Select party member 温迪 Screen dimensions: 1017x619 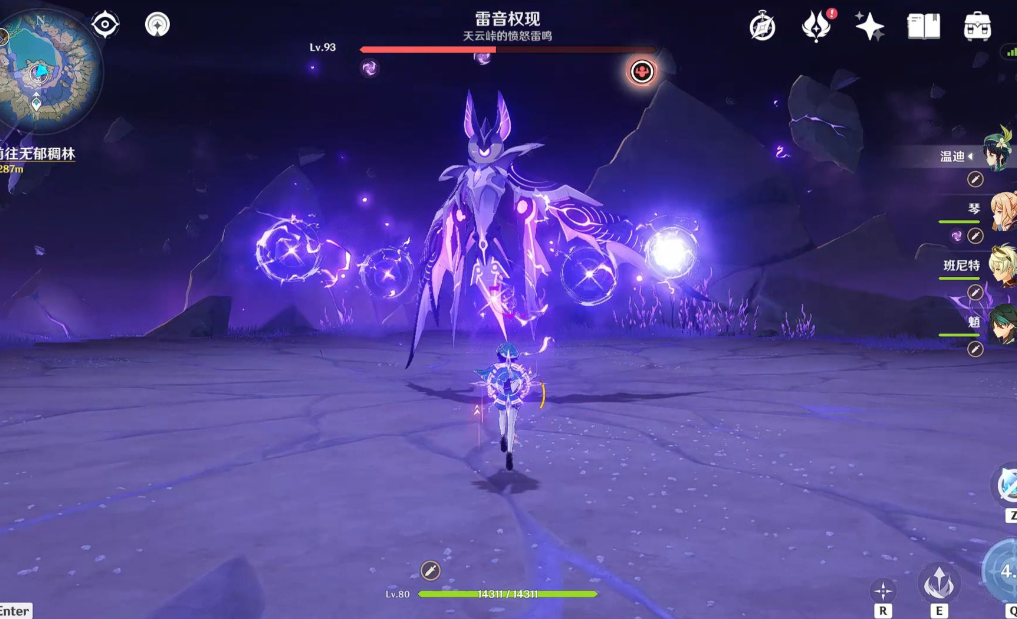[x=996, y=154]
